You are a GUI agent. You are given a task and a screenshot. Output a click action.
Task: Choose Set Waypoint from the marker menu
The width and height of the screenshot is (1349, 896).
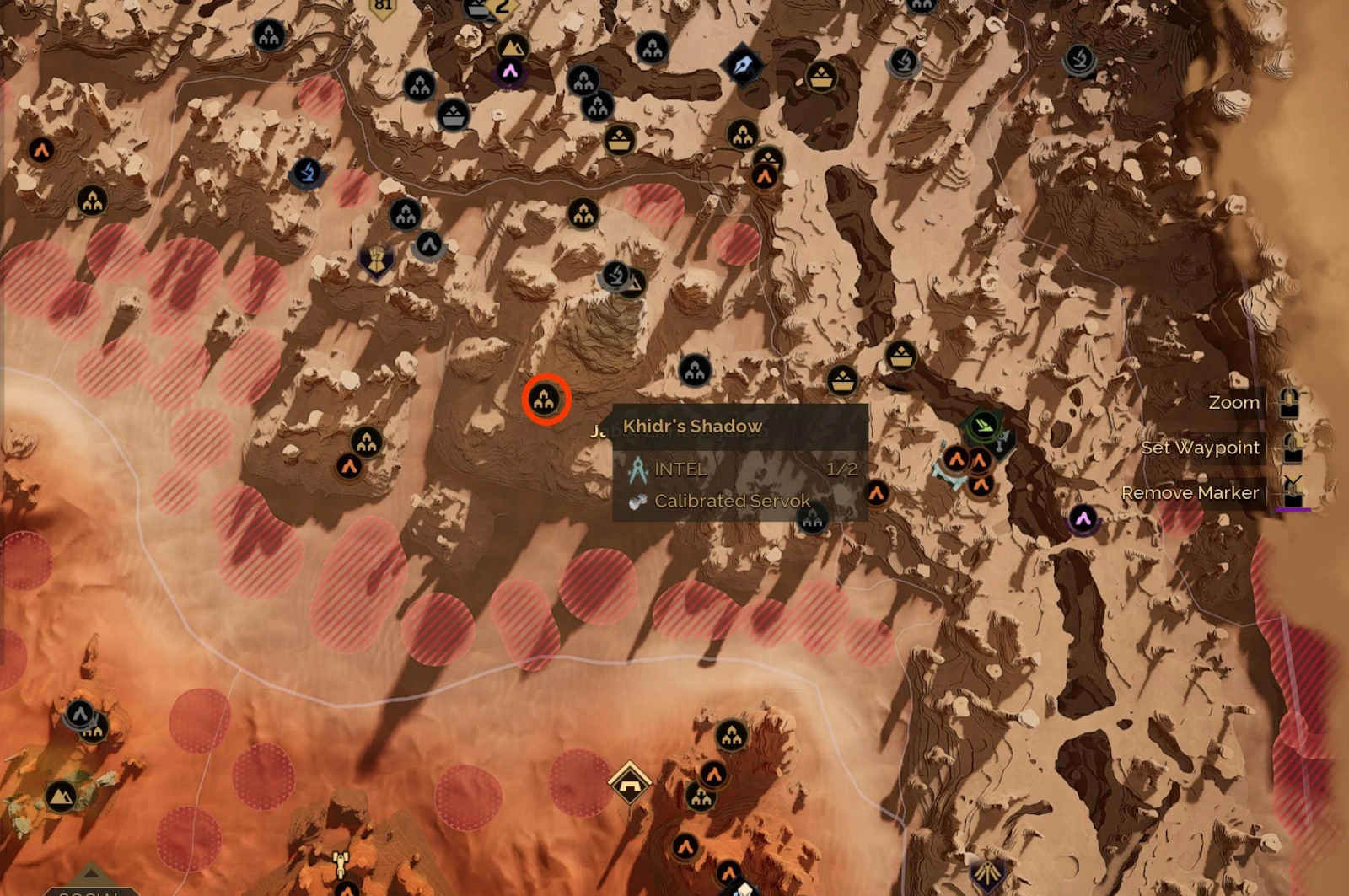point(1201,448)
